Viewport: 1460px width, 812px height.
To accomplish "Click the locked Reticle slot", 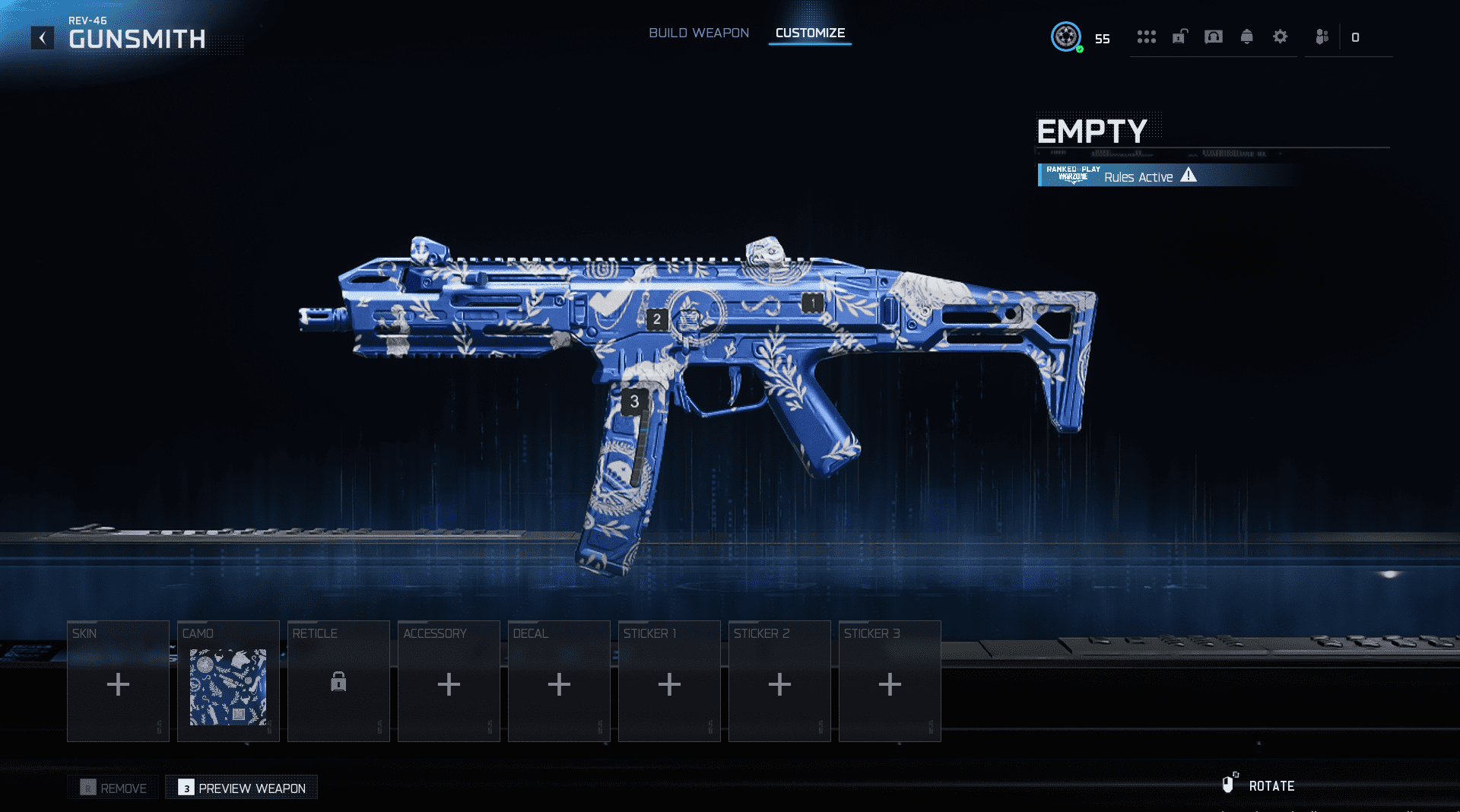I will click(338, 681).
